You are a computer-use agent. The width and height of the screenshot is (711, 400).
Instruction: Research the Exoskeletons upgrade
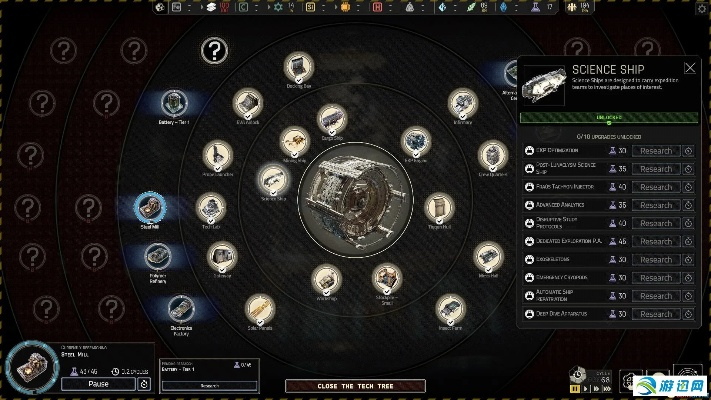point(656,259)
